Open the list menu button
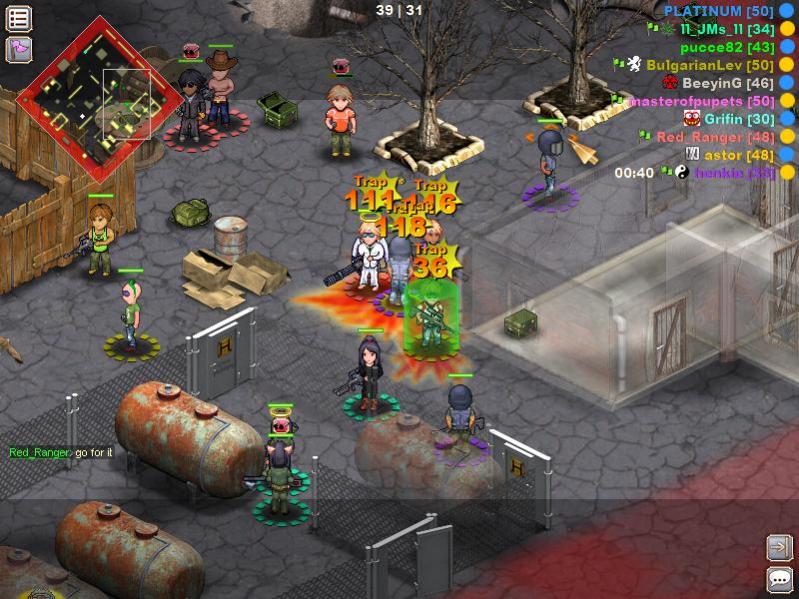This screenshot has height=599, width=799. (x=19, y=18)
